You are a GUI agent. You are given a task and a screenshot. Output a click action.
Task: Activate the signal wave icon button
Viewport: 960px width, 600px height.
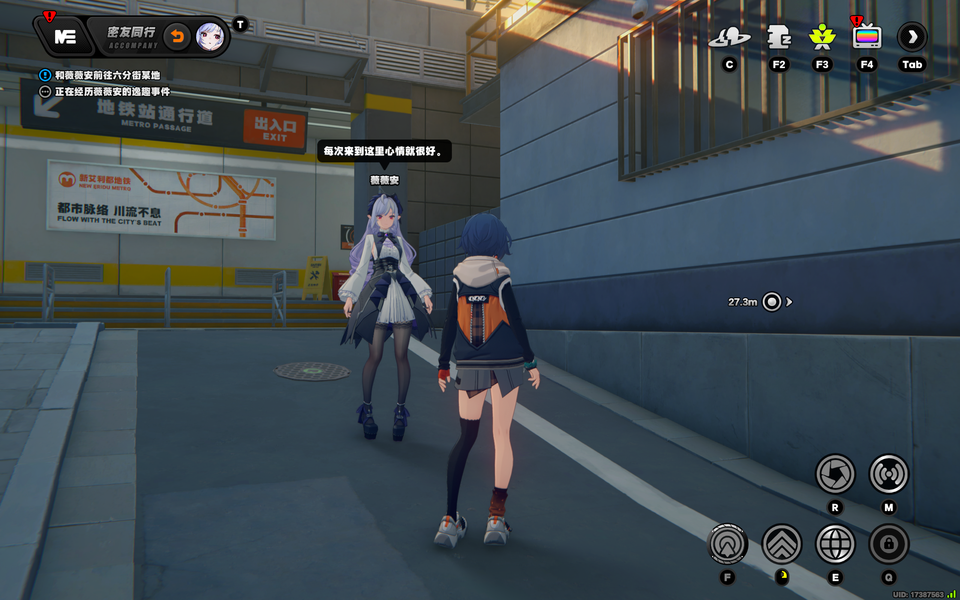tap(888, 473)
